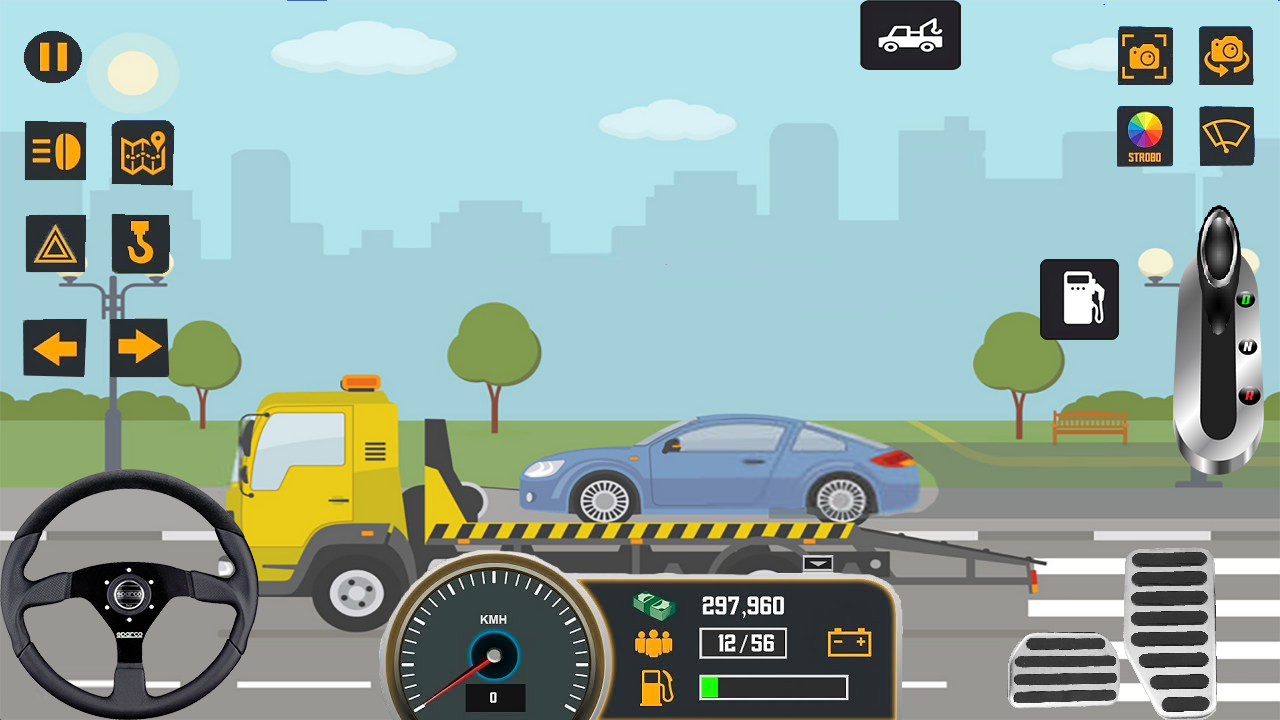This screenshot has height=720, width=1280.
Task: Activate the headlights icon
Action: click(x=56, y=152)
